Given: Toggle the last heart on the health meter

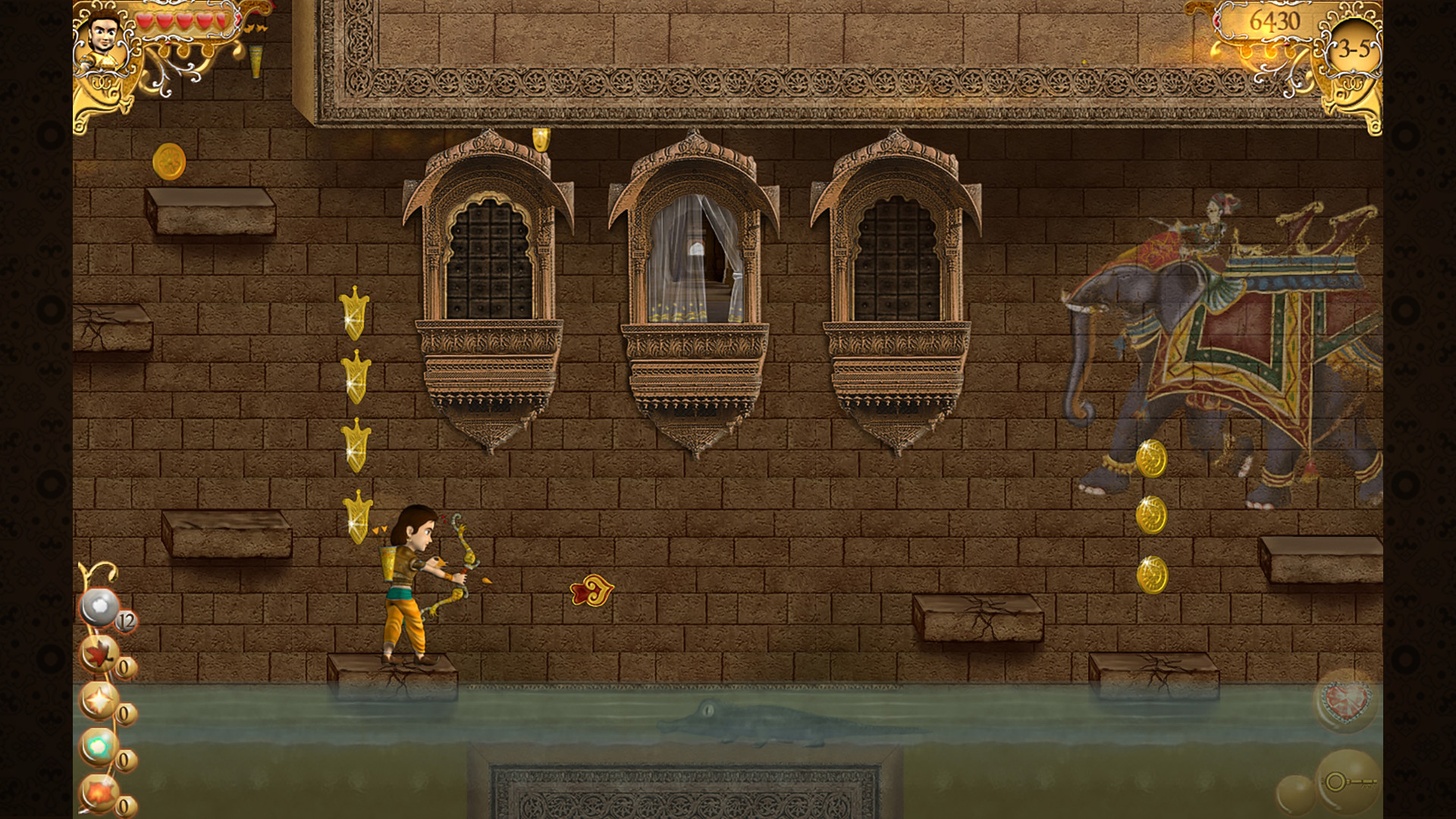Looking at the screenshot, I should (x=221, y=21).
